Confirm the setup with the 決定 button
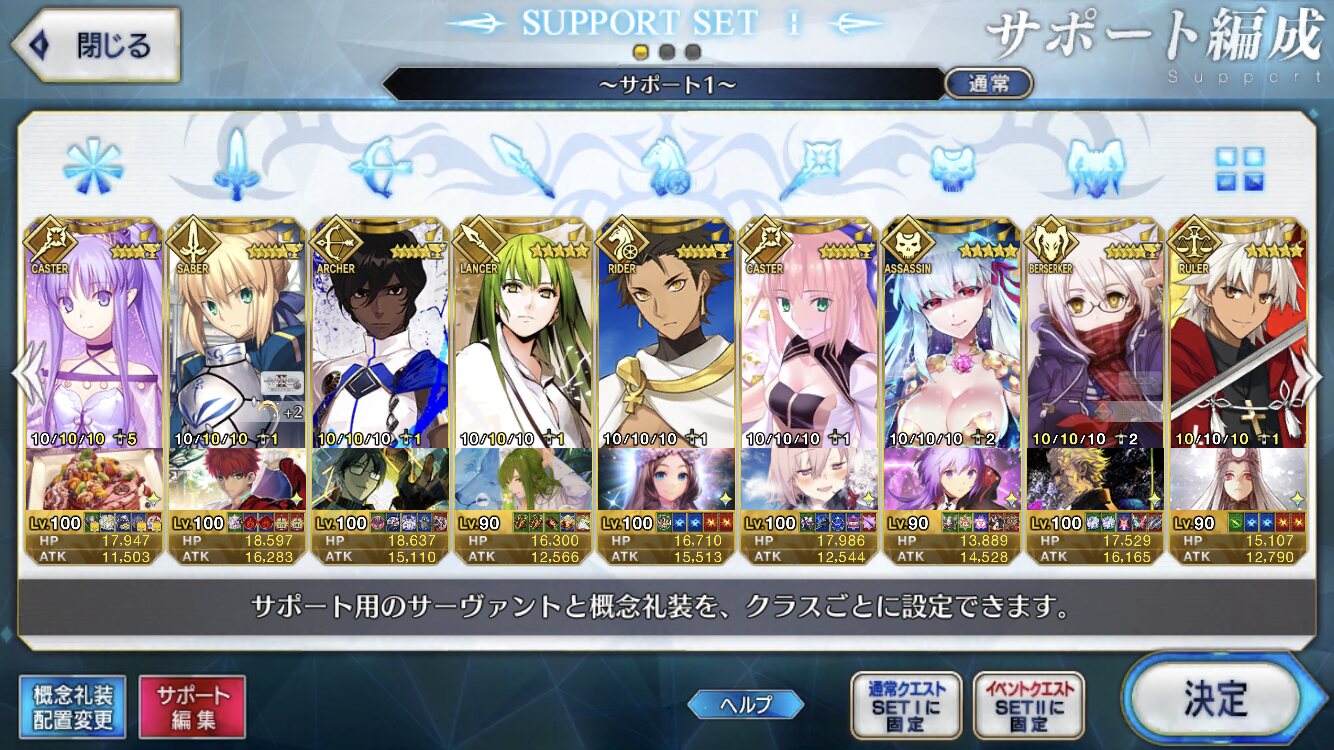This screenshot has width=1334, height=750. point(1215,697)
